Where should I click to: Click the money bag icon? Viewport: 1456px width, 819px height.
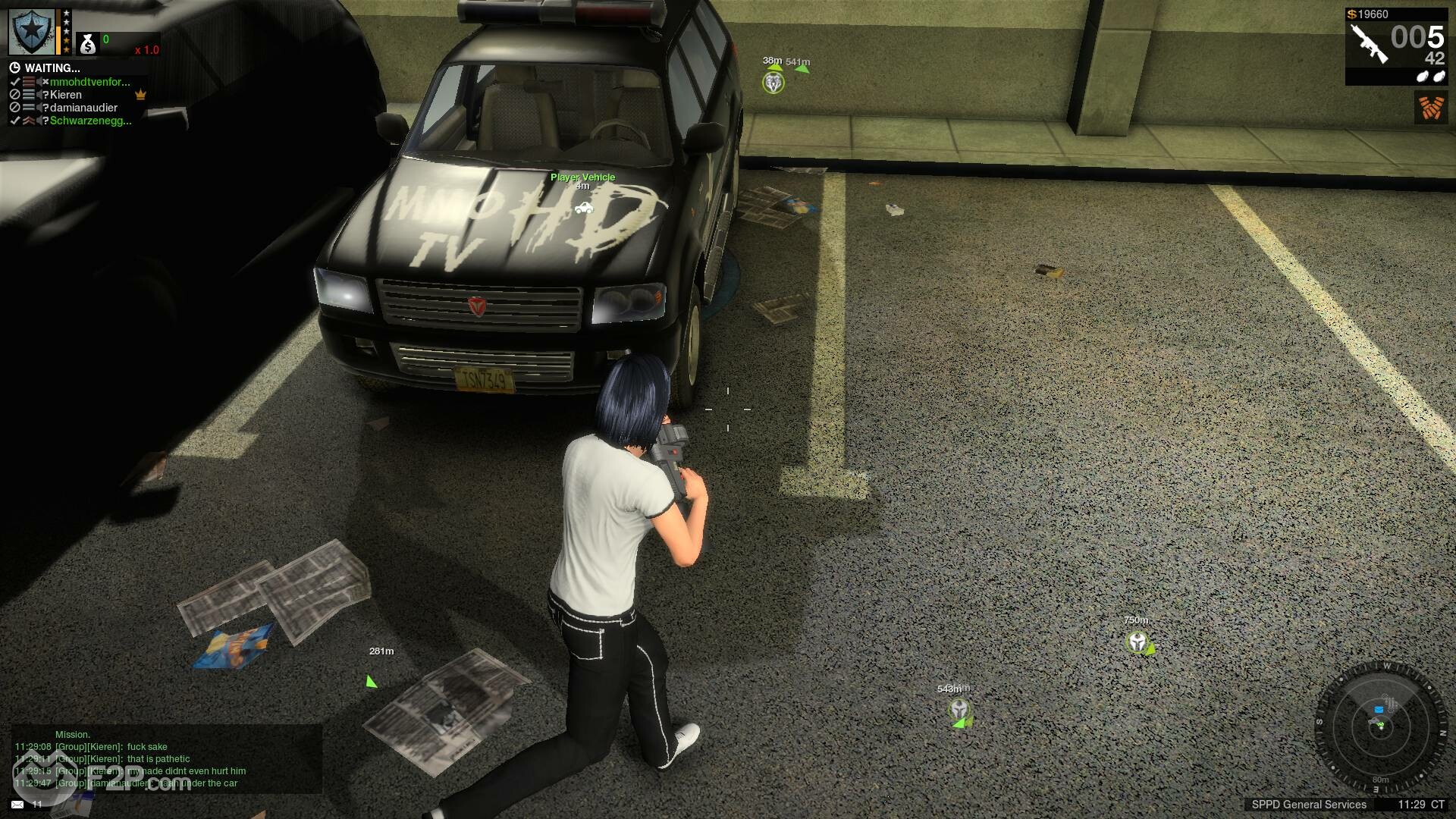tap(88, 45)
